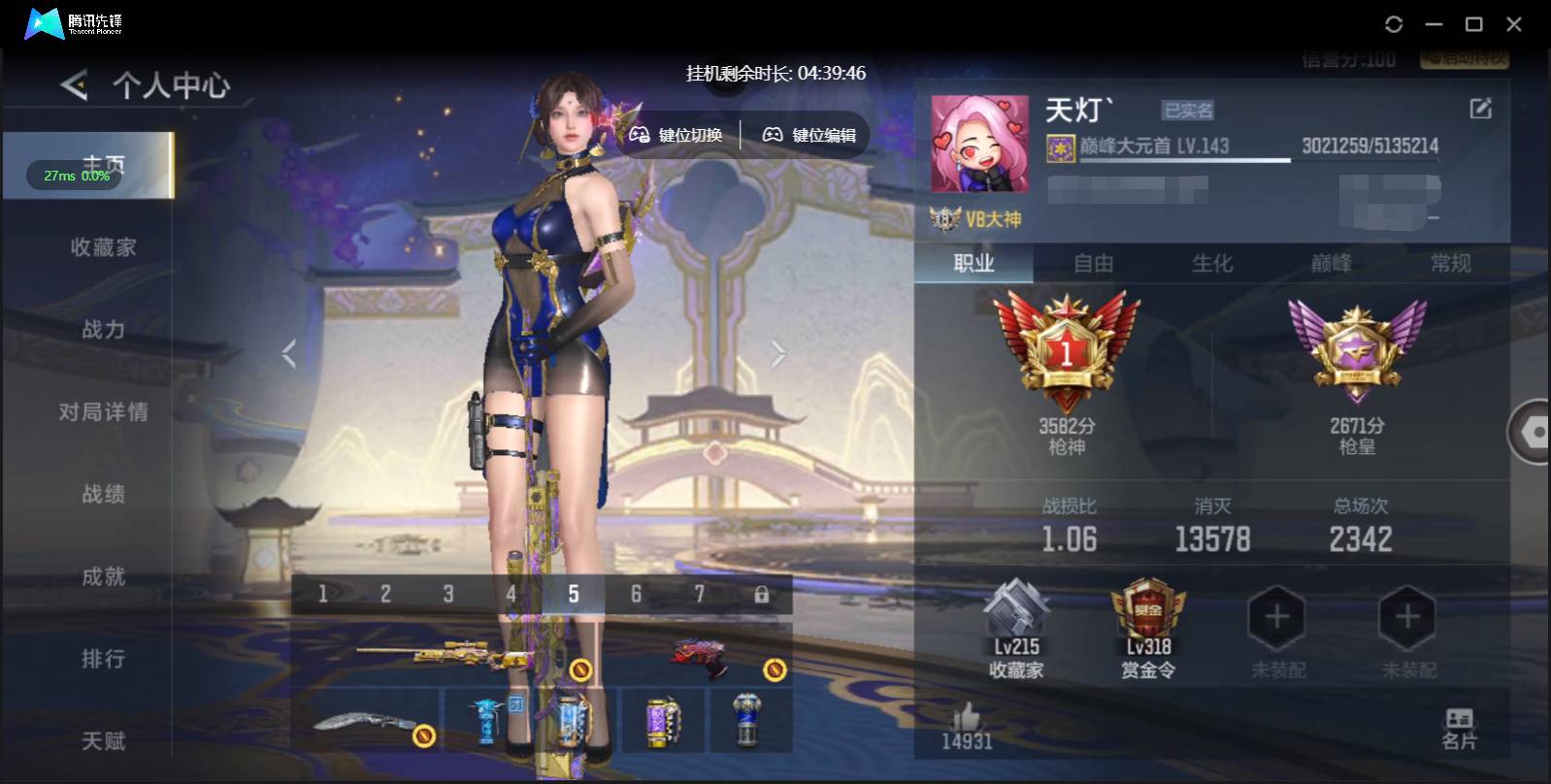Click the left chevron to rotate character view
This screenshot has height=784, width=1551.
point(288,353)
